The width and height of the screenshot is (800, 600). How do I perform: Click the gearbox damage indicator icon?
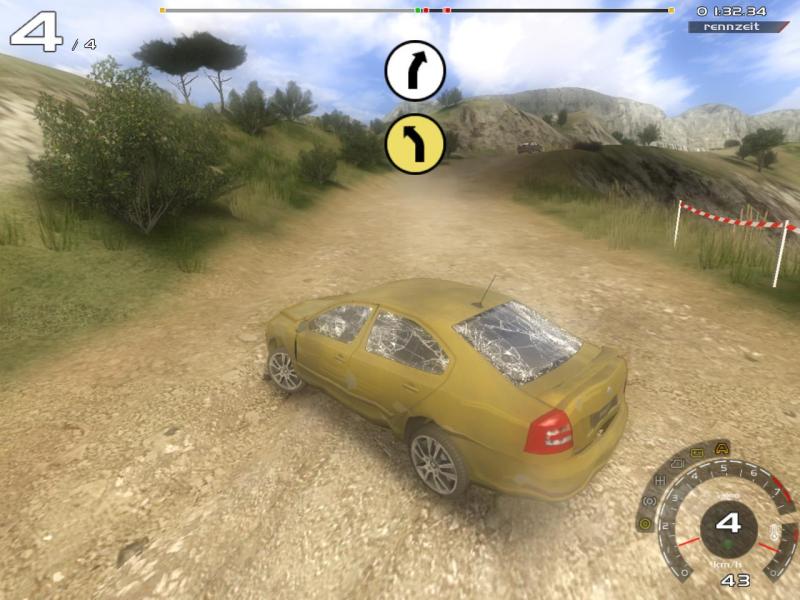(x=659, y=482)
